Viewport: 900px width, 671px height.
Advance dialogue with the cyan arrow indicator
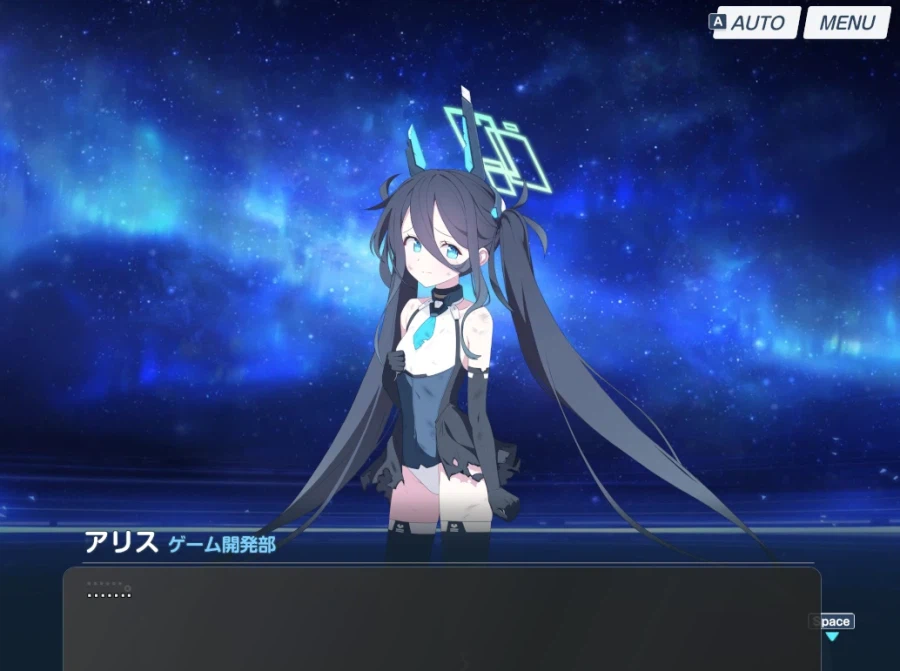[x=832, y=636]
